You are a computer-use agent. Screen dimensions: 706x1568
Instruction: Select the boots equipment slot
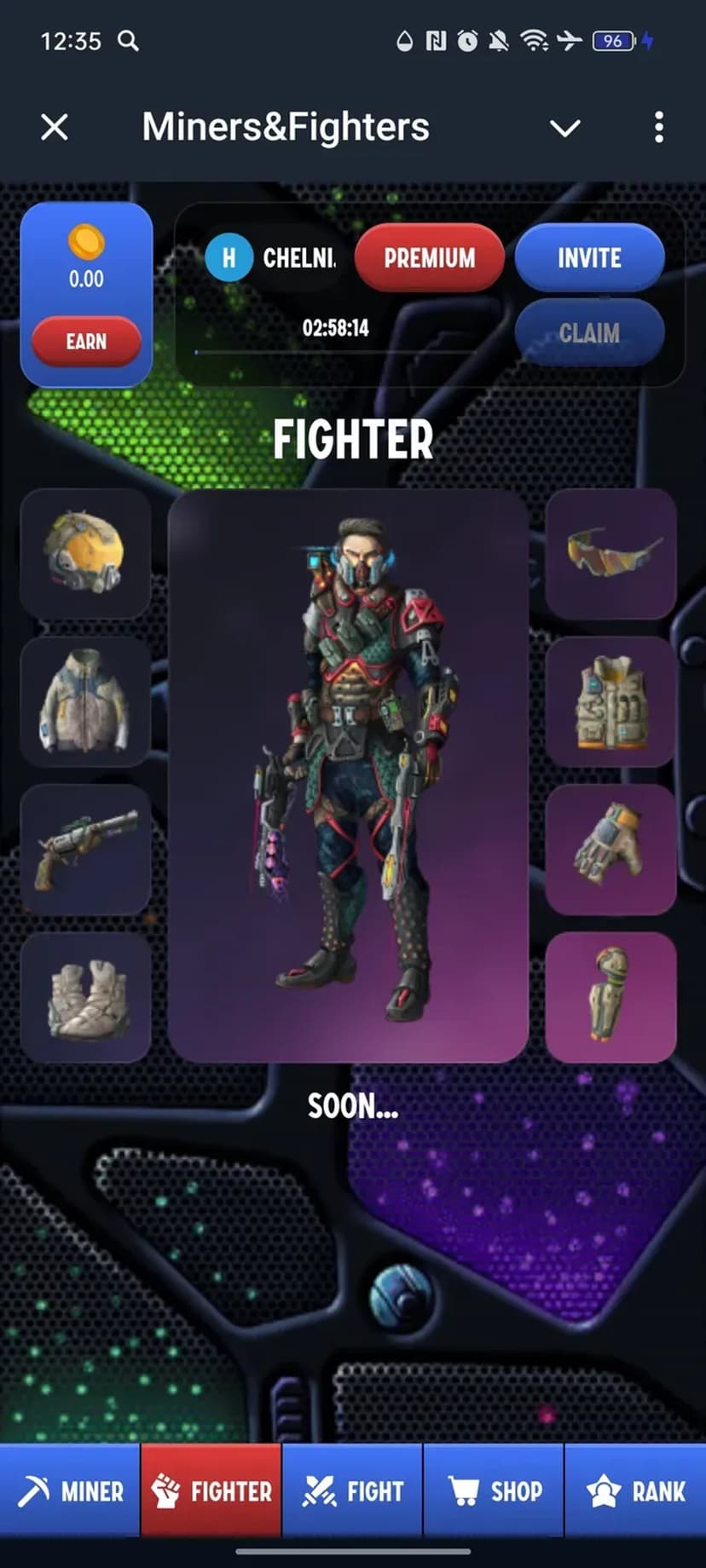[x=85, y=997]
